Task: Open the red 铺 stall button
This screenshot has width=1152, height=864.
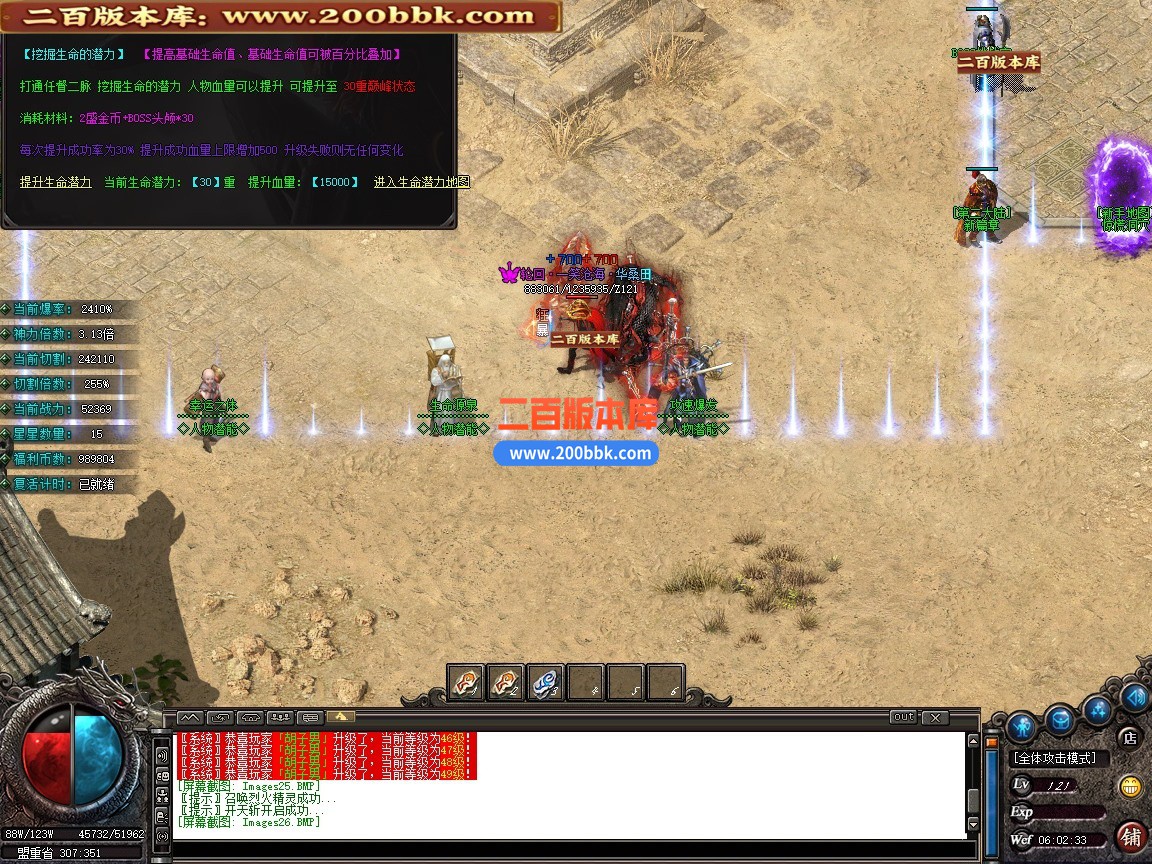Action: [x=1131, y=836]
